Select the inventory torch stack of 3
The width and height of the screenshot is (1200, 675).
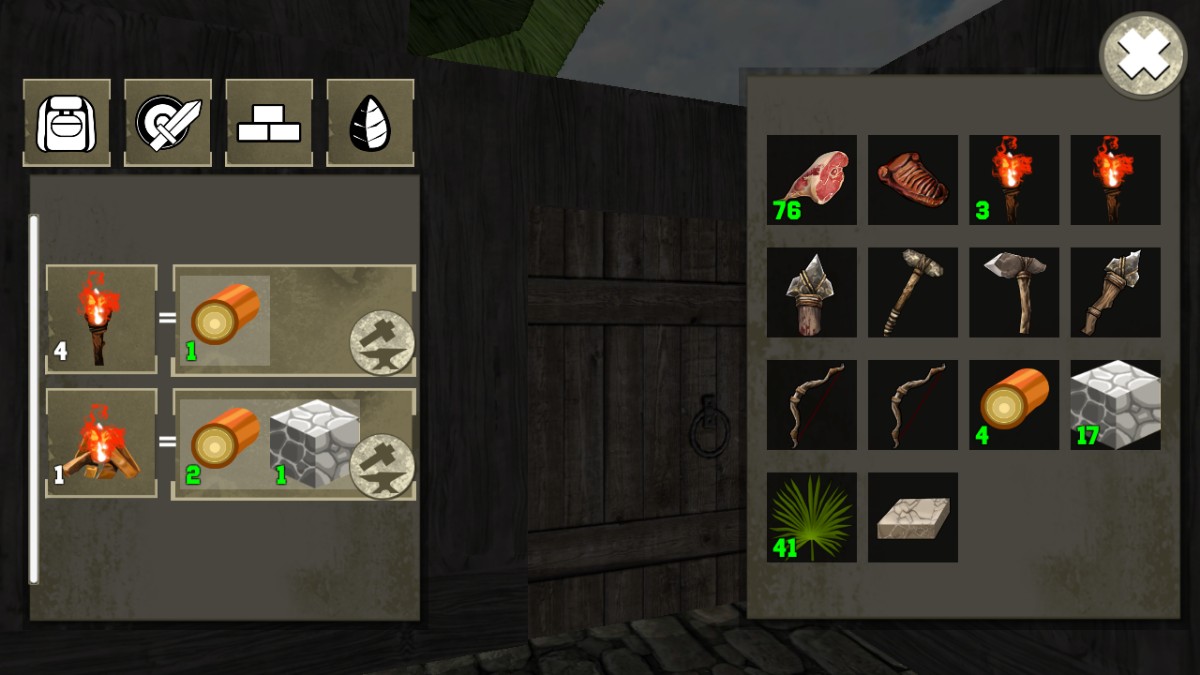tap(1014, 180)
